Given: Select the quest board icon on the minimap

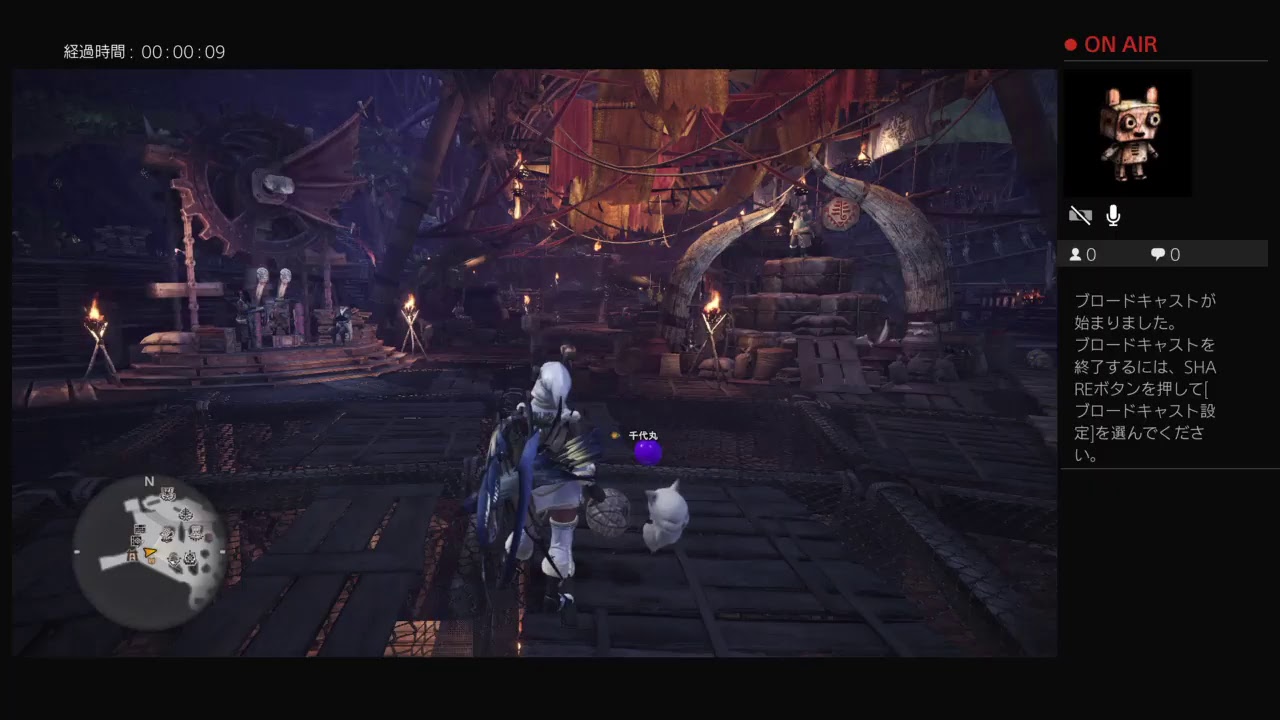Looking at the screenshot, I should point(140,529).
